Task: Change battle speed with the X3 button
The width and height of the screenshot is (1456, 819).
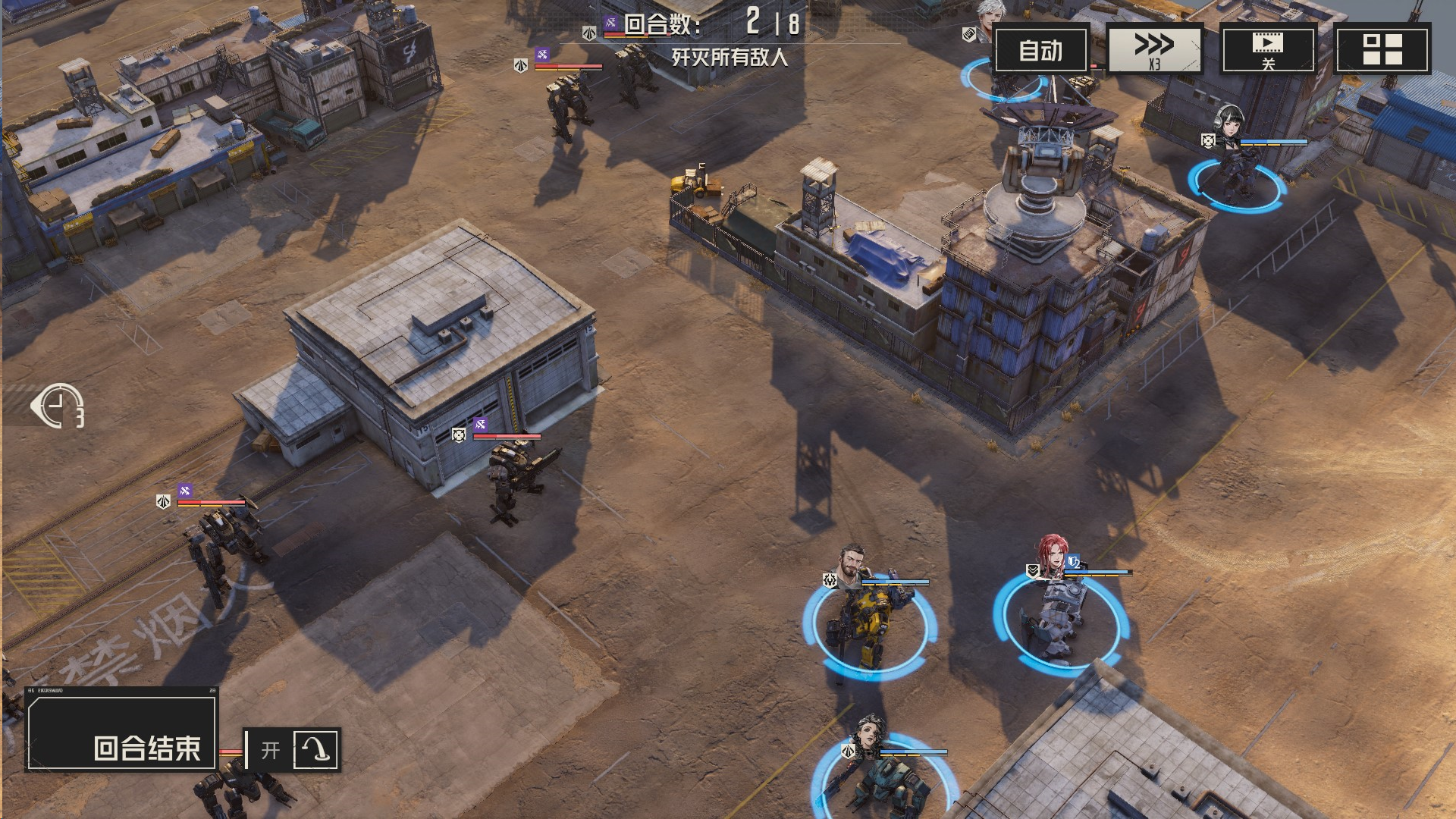Action: 1154,50
